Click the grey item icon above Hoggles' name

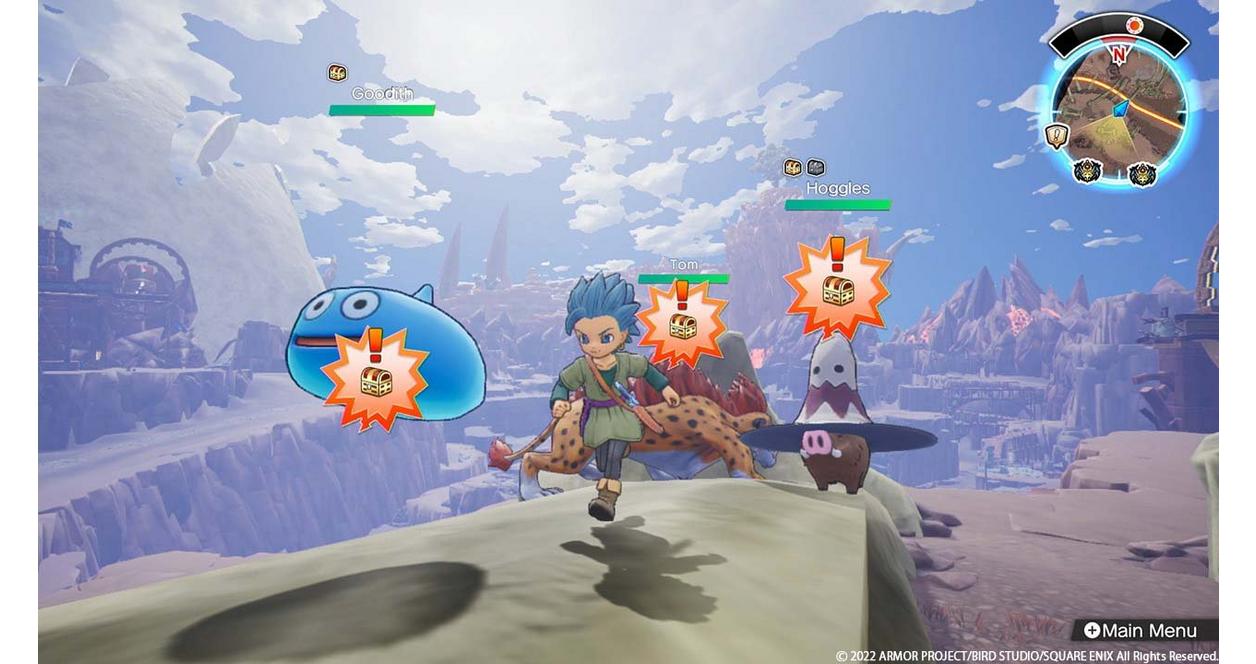click(x=816, y=168)
